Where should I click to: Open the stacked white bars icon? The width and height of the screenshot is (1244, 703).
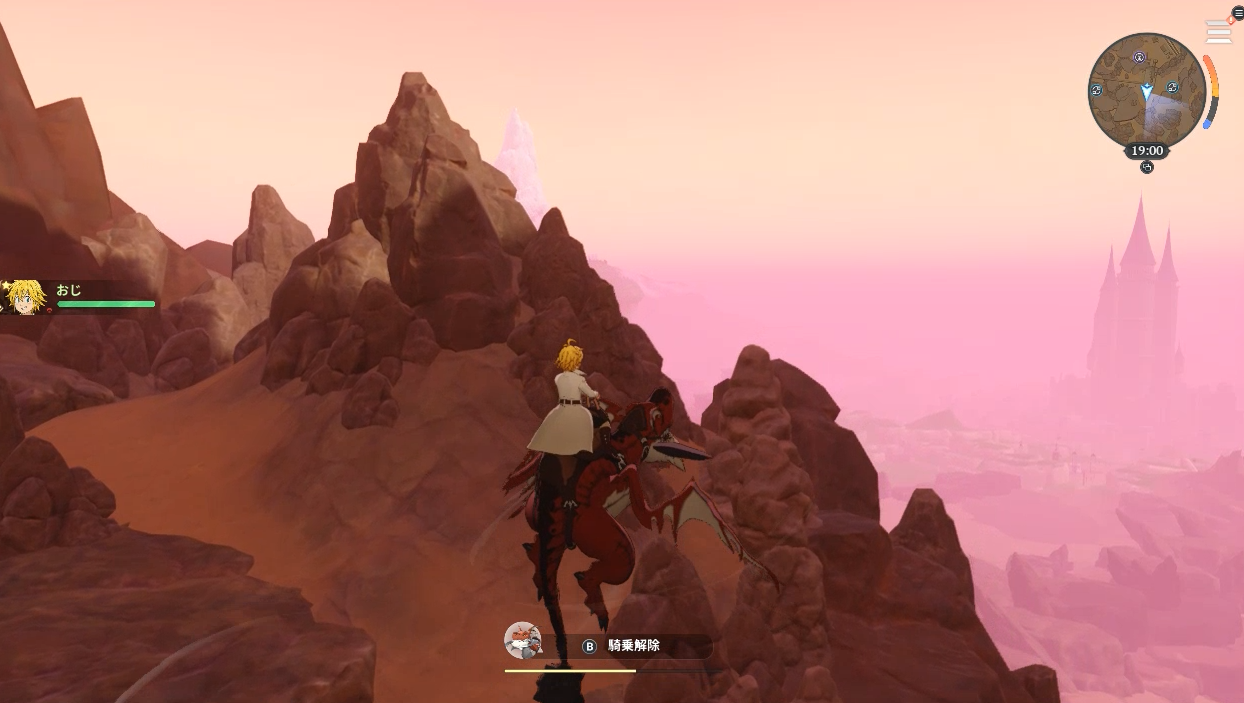point(1218,32)
